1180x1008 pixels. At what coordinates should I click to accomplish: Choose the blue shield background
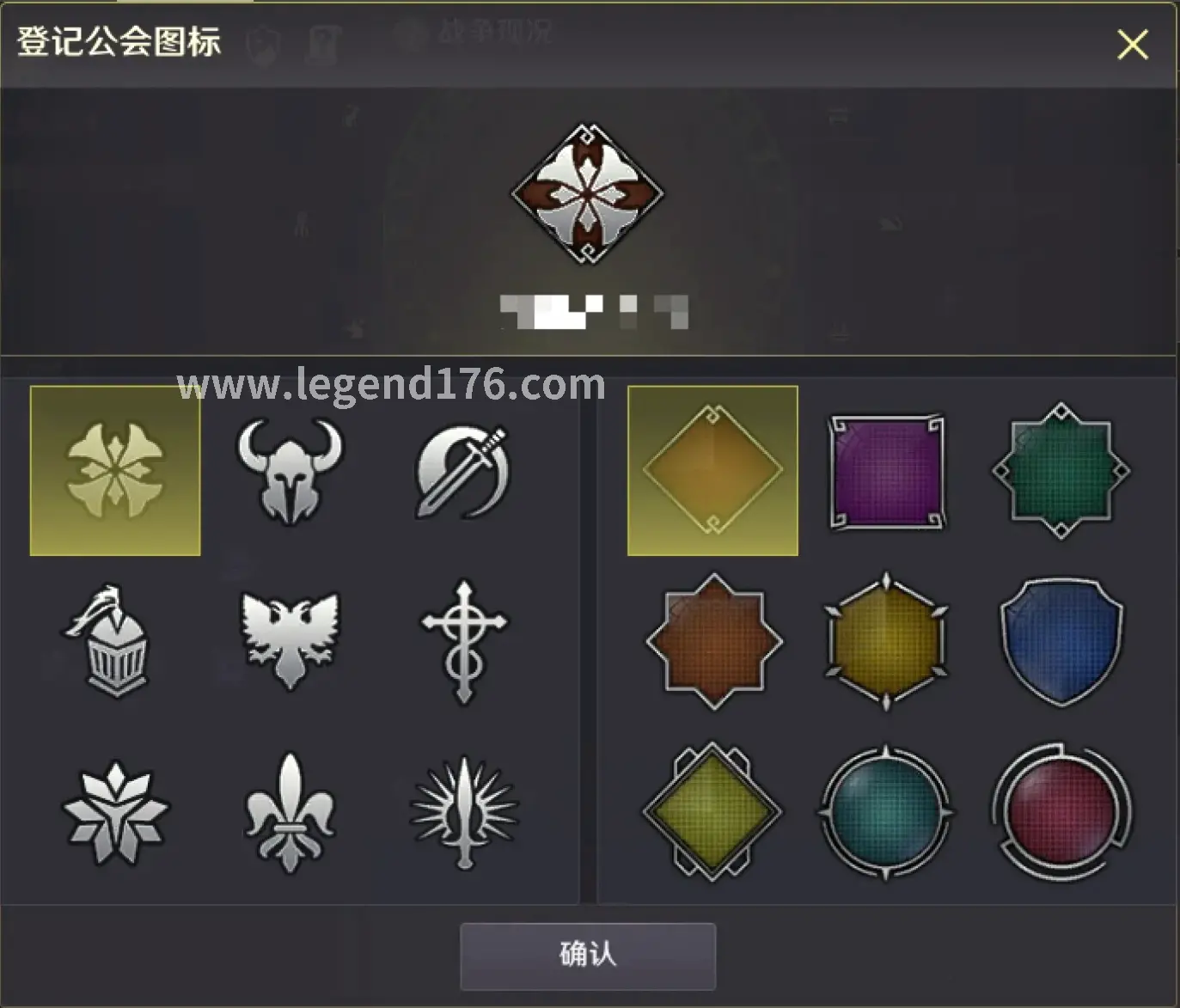pos(1059,639)
